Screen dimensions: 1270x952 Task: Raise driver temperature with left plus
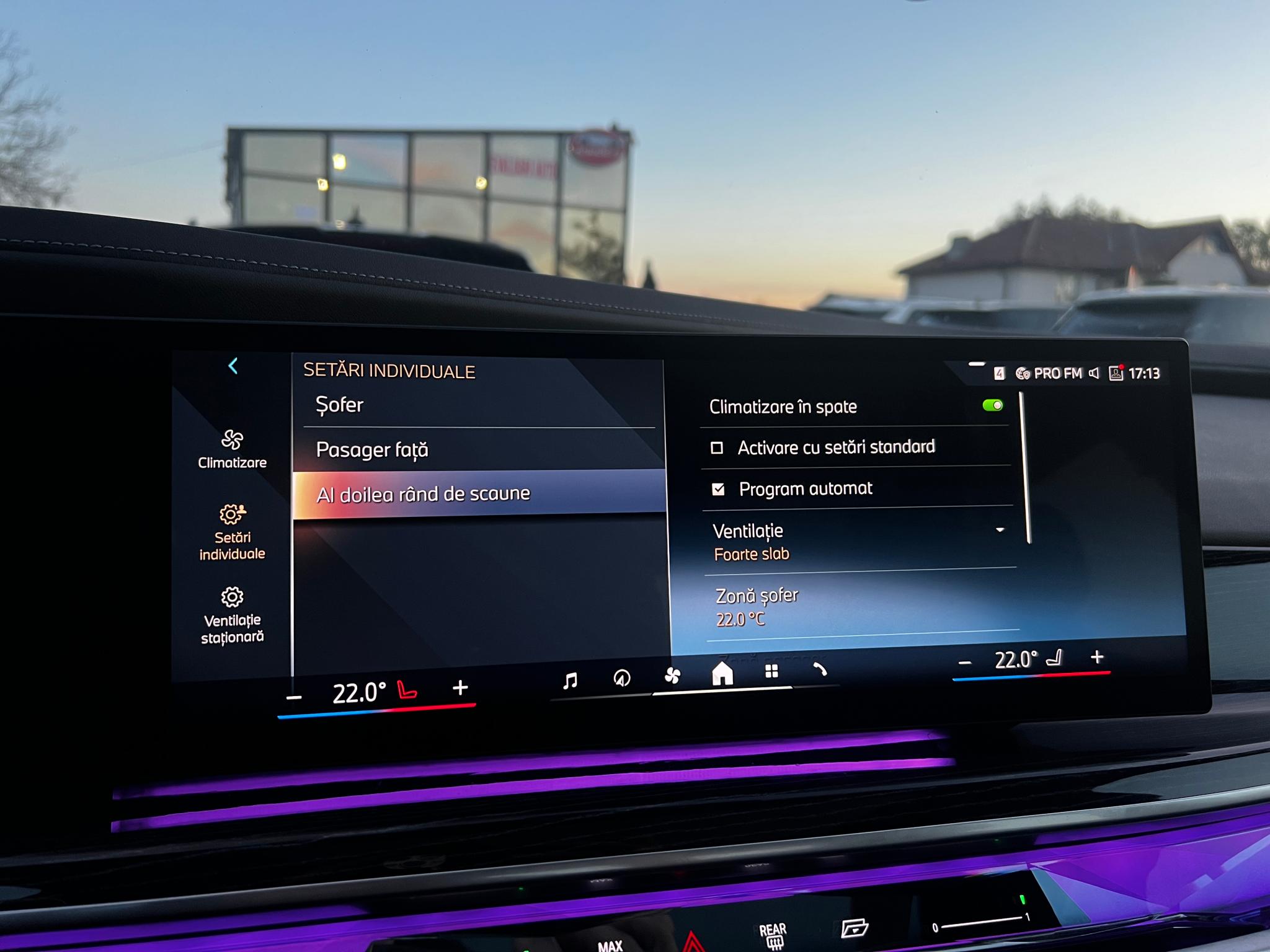(460, 687)
